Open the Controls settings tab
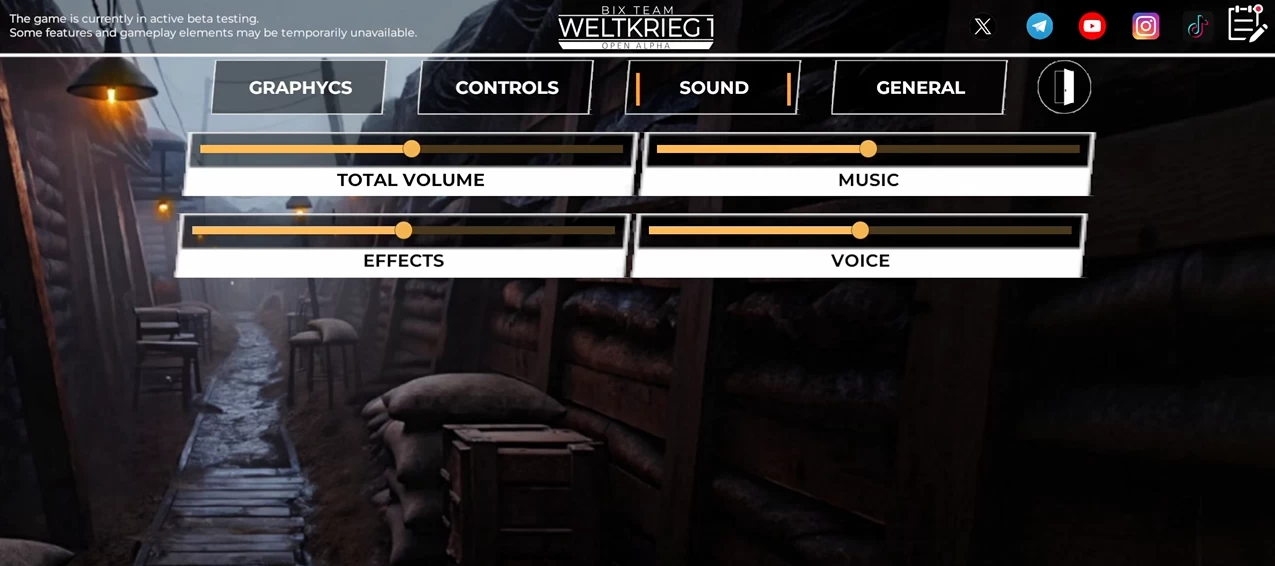 (x=506, y=88)
